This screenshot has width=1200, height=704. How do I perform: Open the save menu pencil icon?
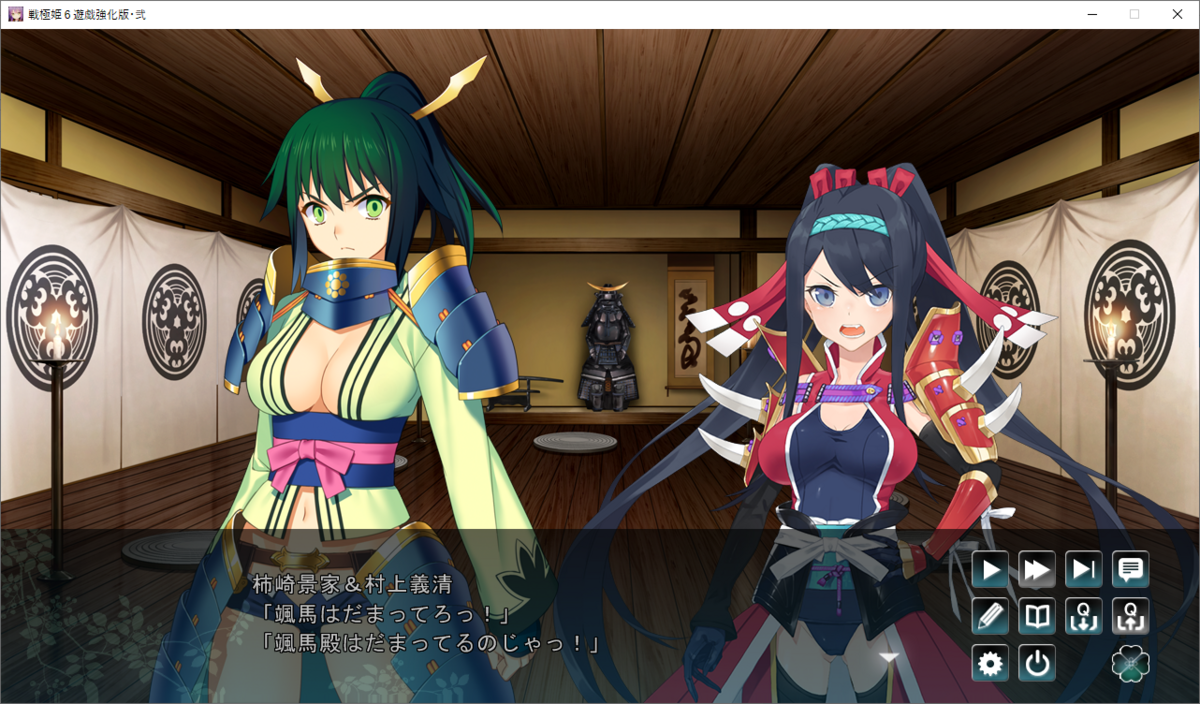[990, 616]
